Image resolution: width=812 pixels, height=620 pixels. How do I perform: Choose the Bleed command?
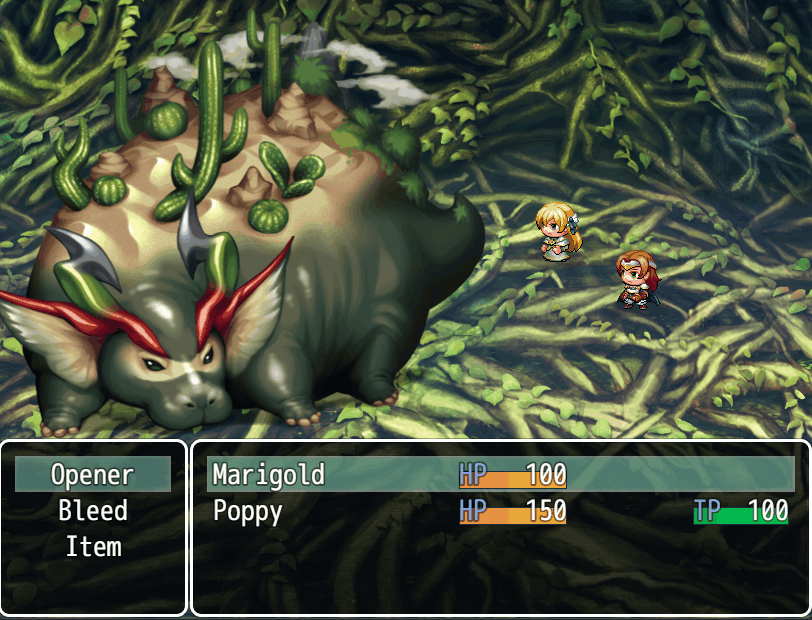click(93, 511)
